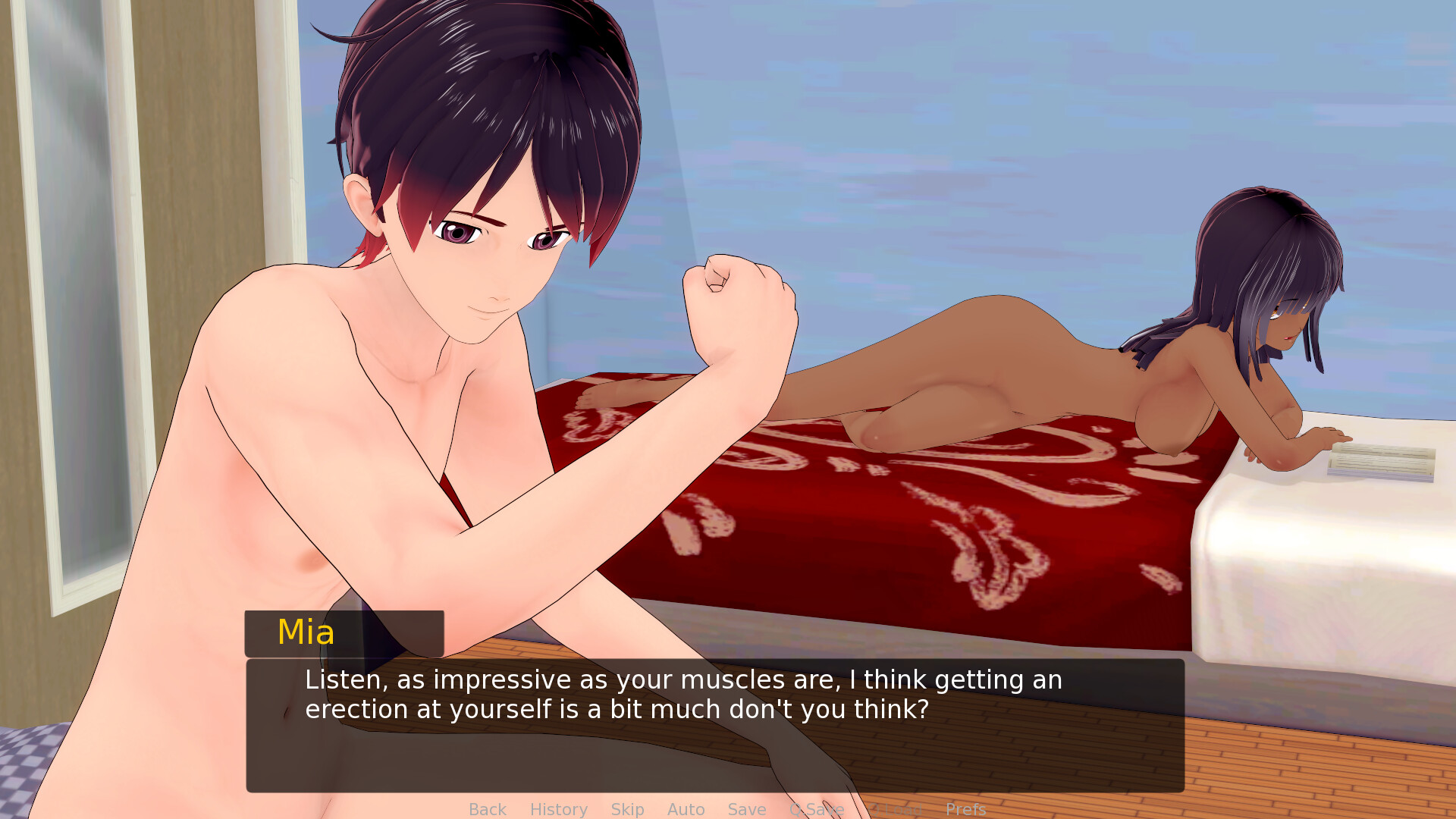Open the Save game menu
This screenshot has height=819, width=1456.
(x=746, y=809)
